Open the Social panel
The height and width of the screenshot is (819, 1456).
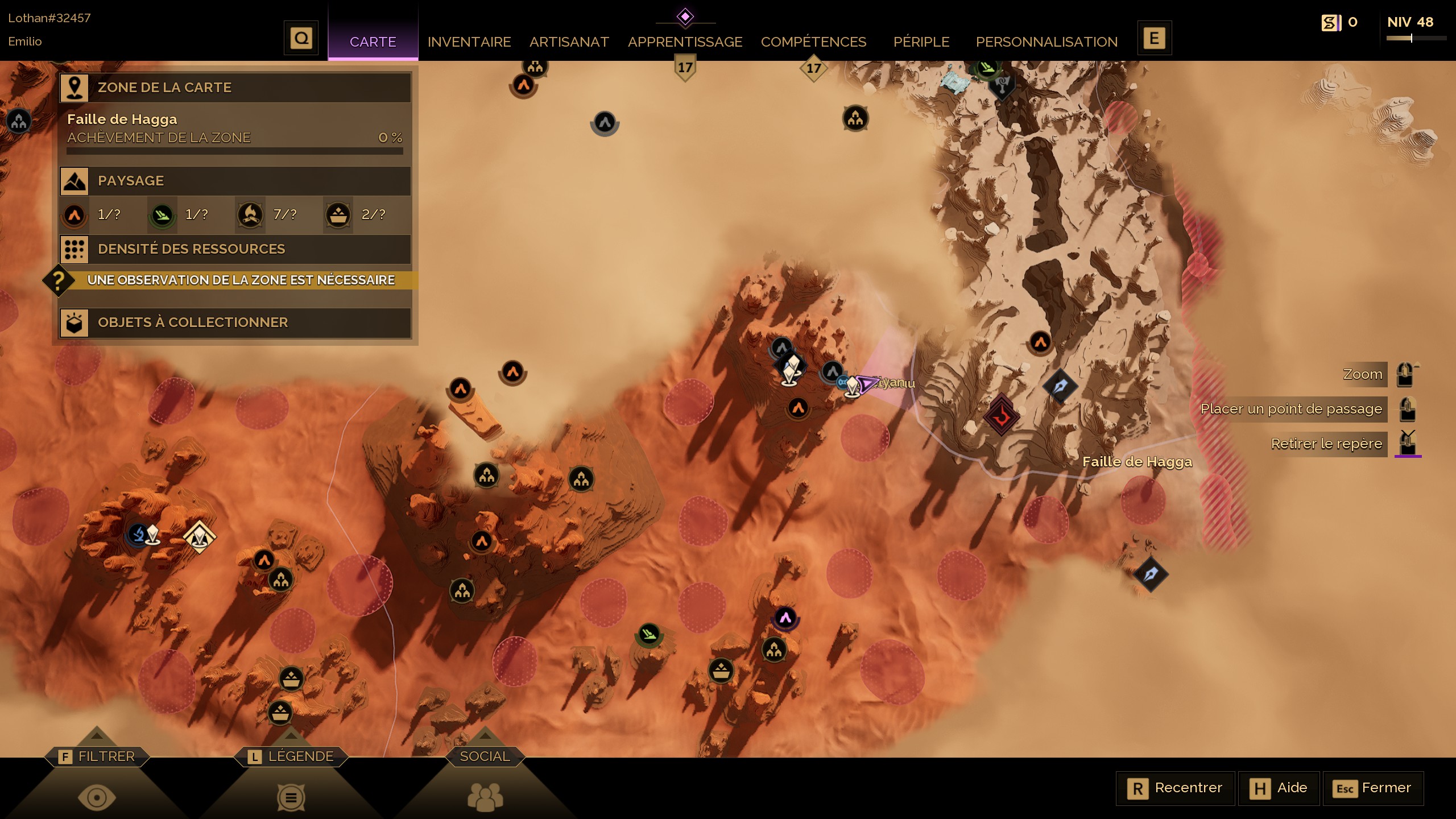[x=485, y=757]
